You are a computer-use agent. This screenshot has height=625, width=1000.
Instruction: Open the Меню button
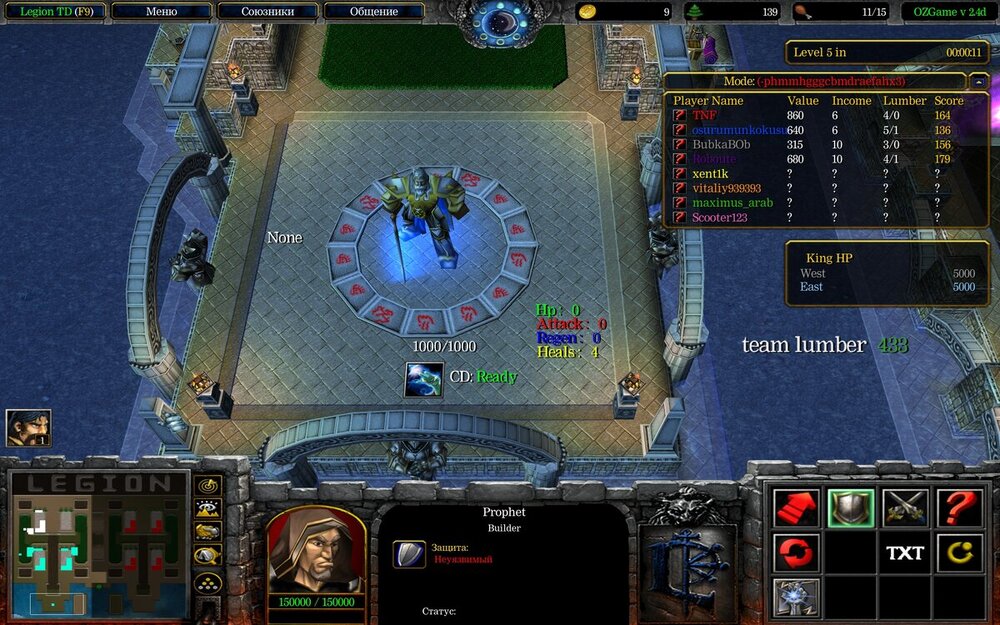(161, 12)
